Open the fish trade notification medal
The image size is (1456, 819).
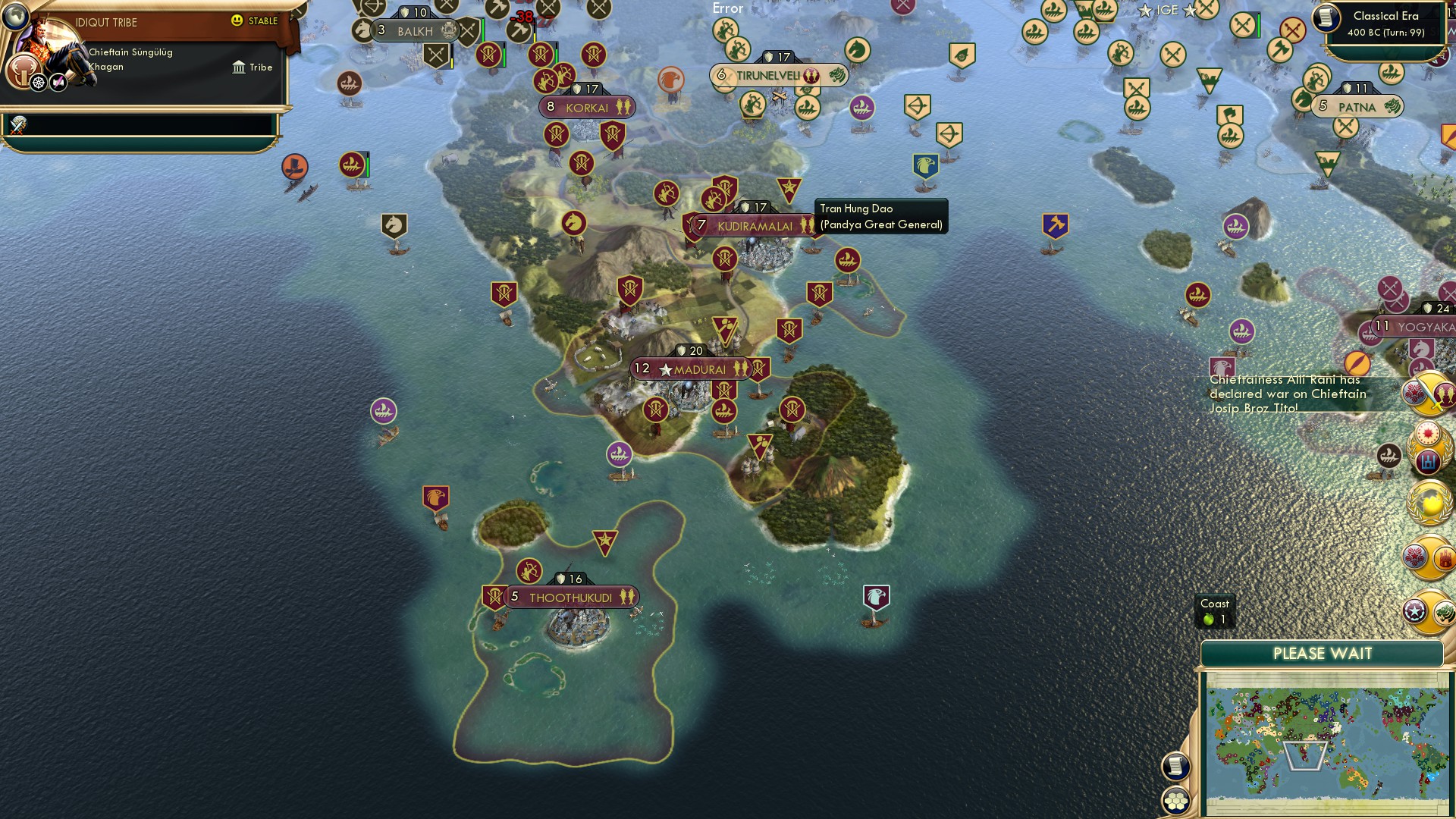point(1445,394)
